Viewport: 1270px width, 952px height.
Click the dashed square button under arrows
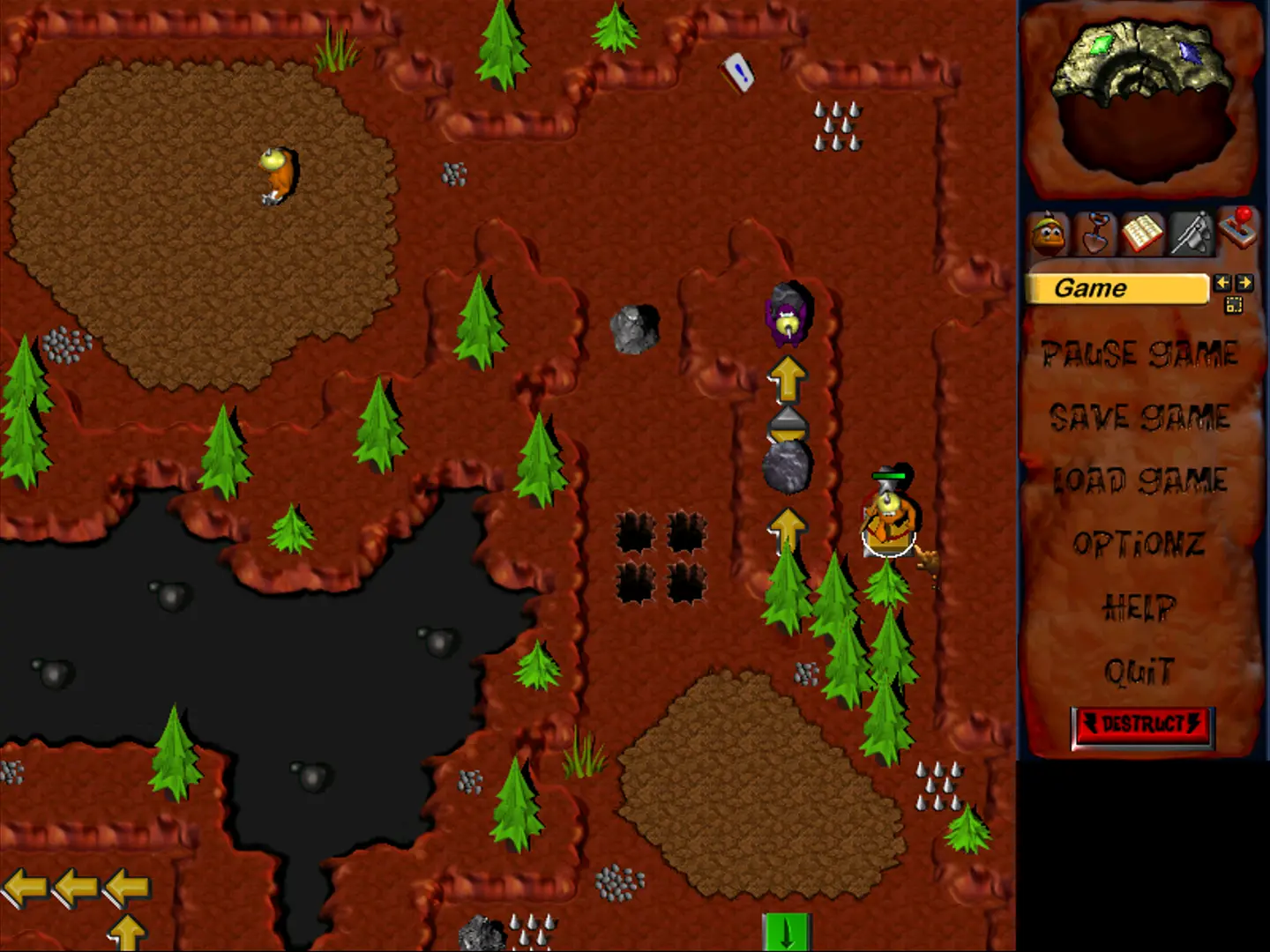(x=1233, y=305)
